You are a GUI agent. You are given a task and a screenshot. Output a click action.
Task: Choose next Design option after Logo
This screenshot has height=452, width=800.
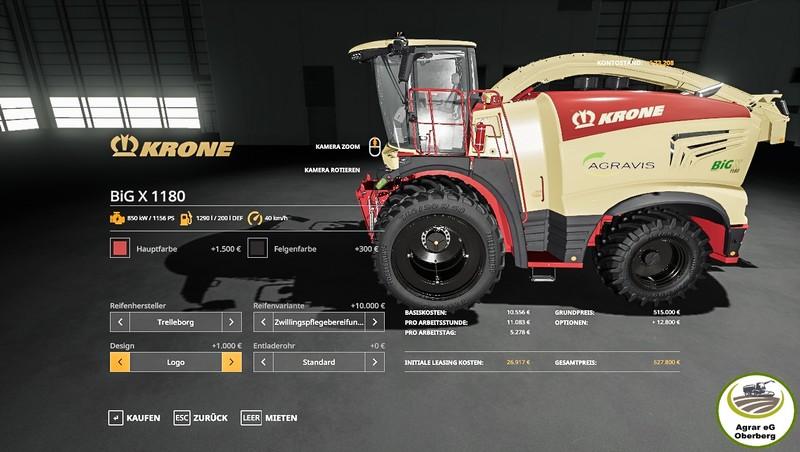(231, 362)
